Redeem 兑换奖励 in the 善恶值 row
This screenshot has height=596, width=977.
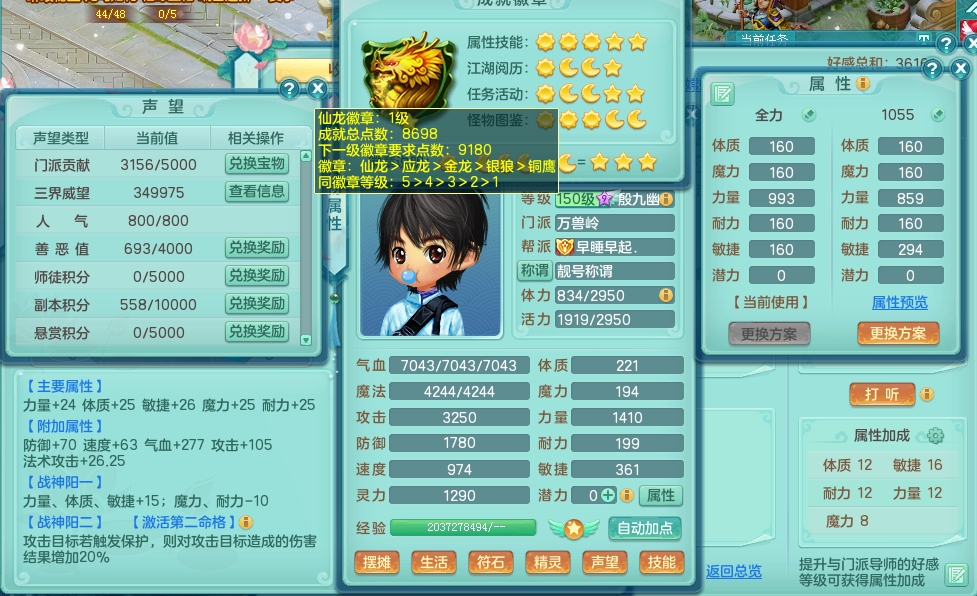(x=256, y=248)
